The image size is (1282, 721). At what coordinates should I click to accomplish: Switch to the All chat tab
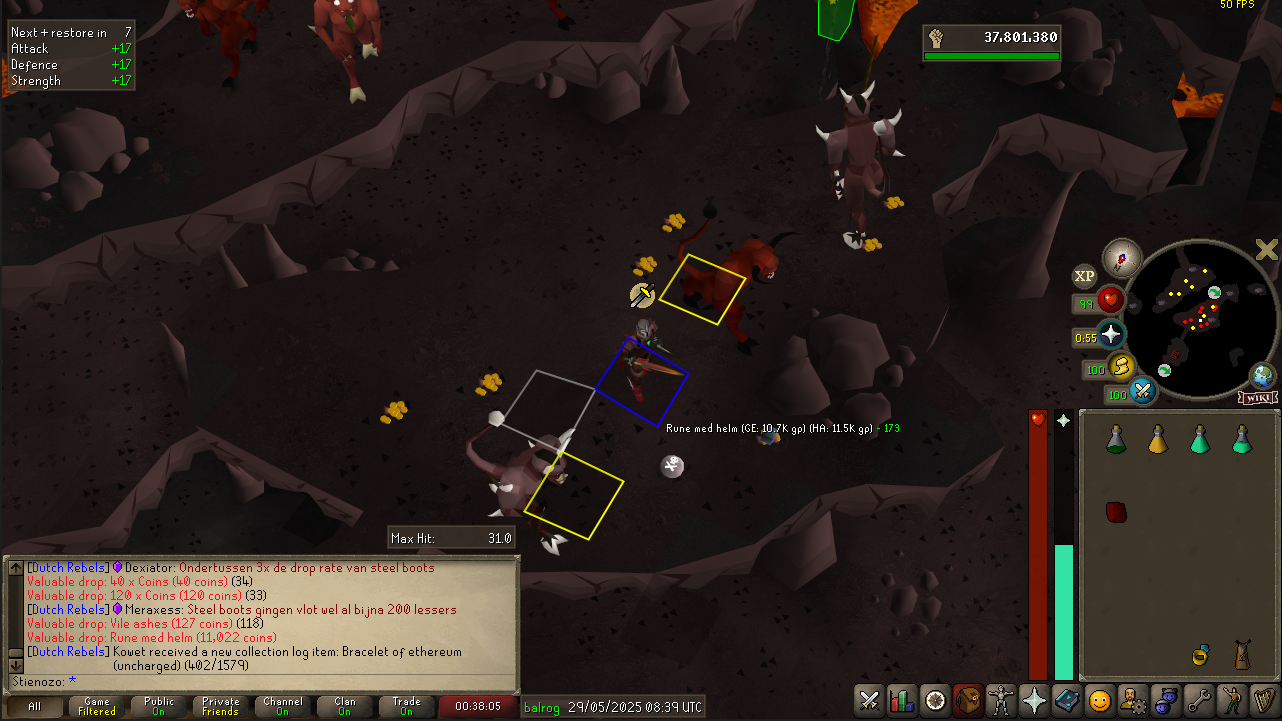point(35,706)
